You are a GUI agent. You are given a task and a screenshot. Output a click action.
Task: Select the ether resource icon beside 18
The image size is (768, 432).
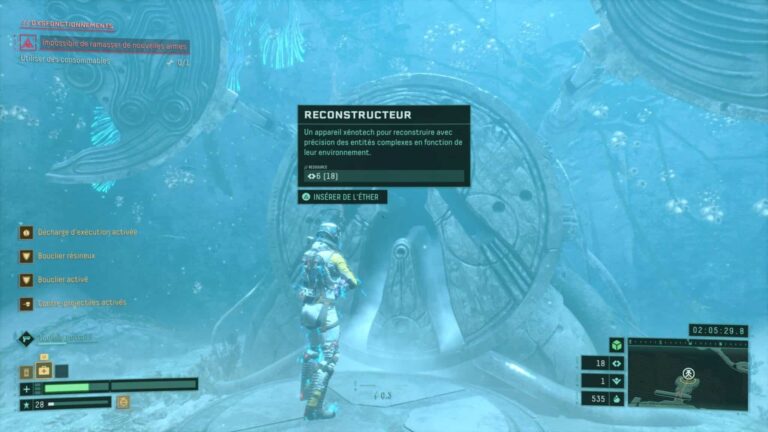click(x=617, y=364)
